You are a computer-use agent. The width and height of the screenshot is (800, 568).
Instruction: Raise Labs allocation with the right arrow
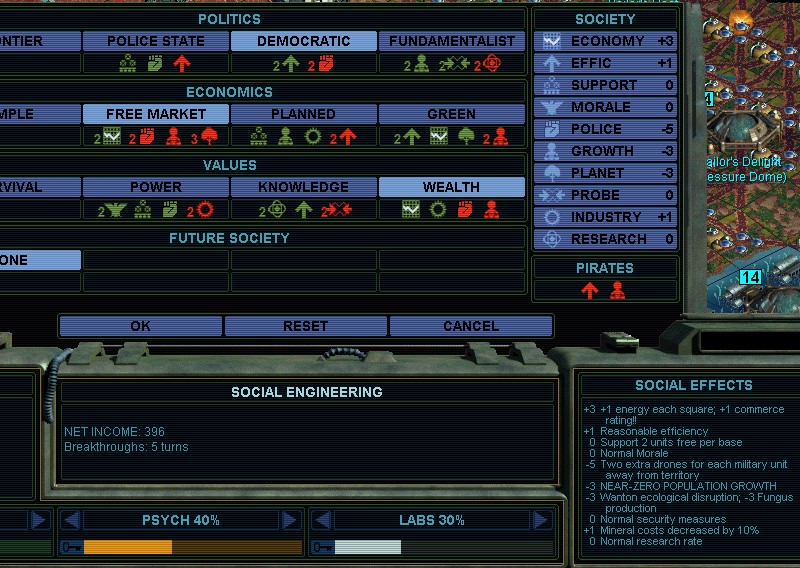pyautogui.click(x=542, y=520)
